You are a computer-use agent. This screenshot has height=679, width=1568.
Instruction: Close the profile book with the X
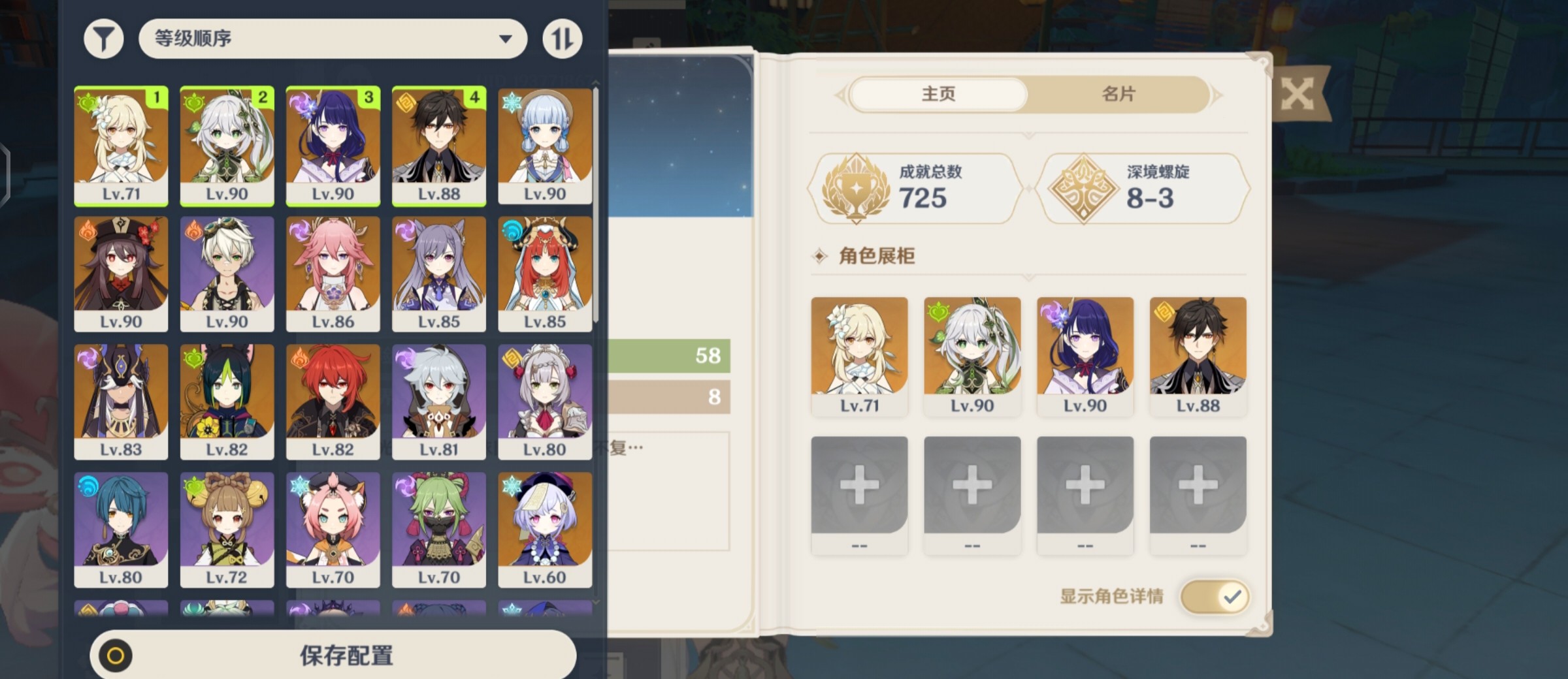click(1297, 95)
